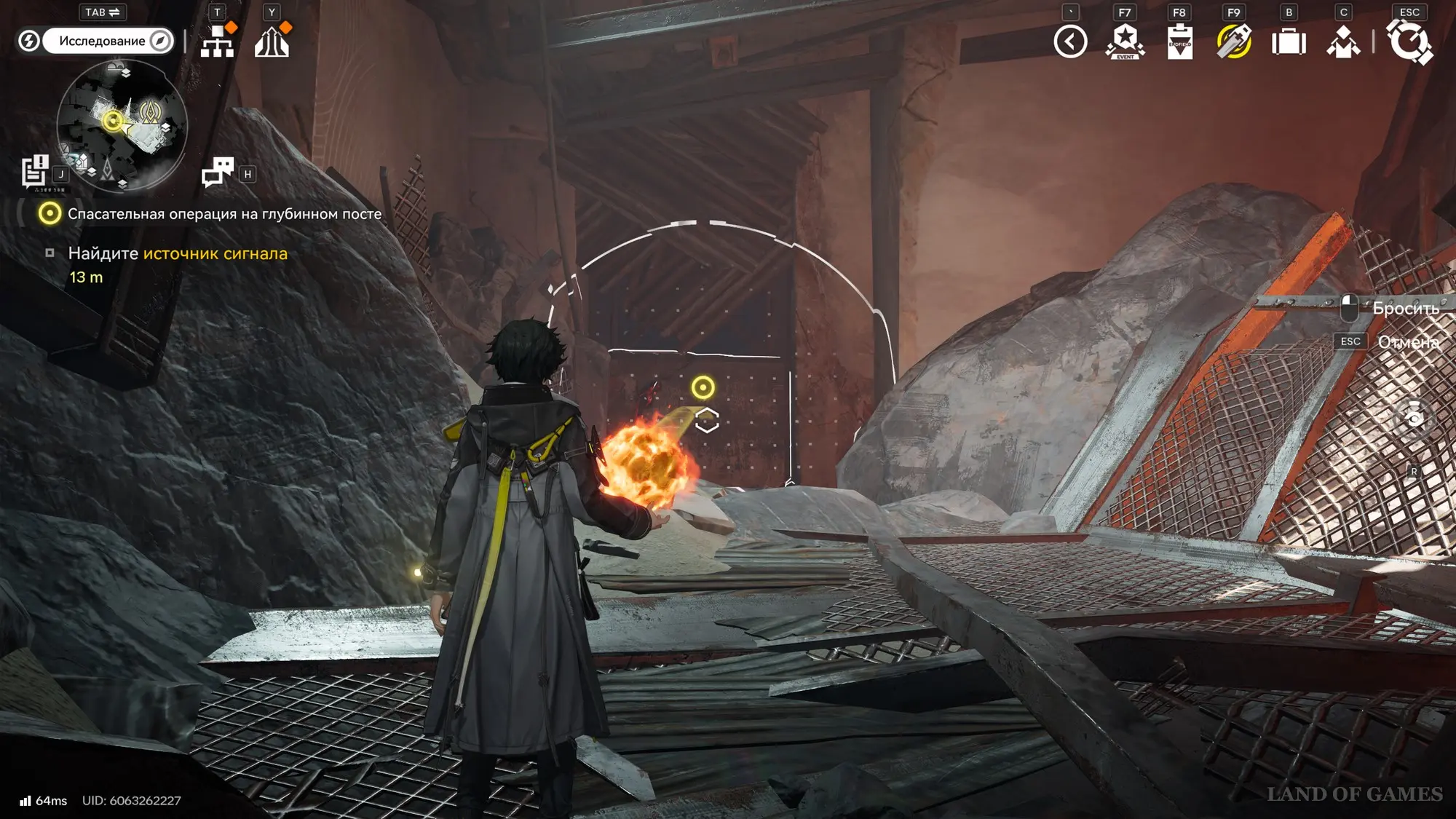Viewport: 1456px width, 819px height.
Task: Open the operators team icon
Action: tap(1343, 41)
